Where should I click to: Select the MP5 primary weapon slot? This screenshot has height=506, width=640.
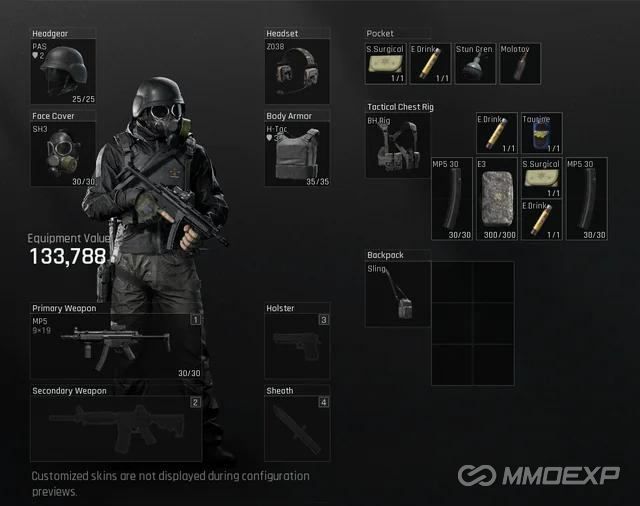117,346
